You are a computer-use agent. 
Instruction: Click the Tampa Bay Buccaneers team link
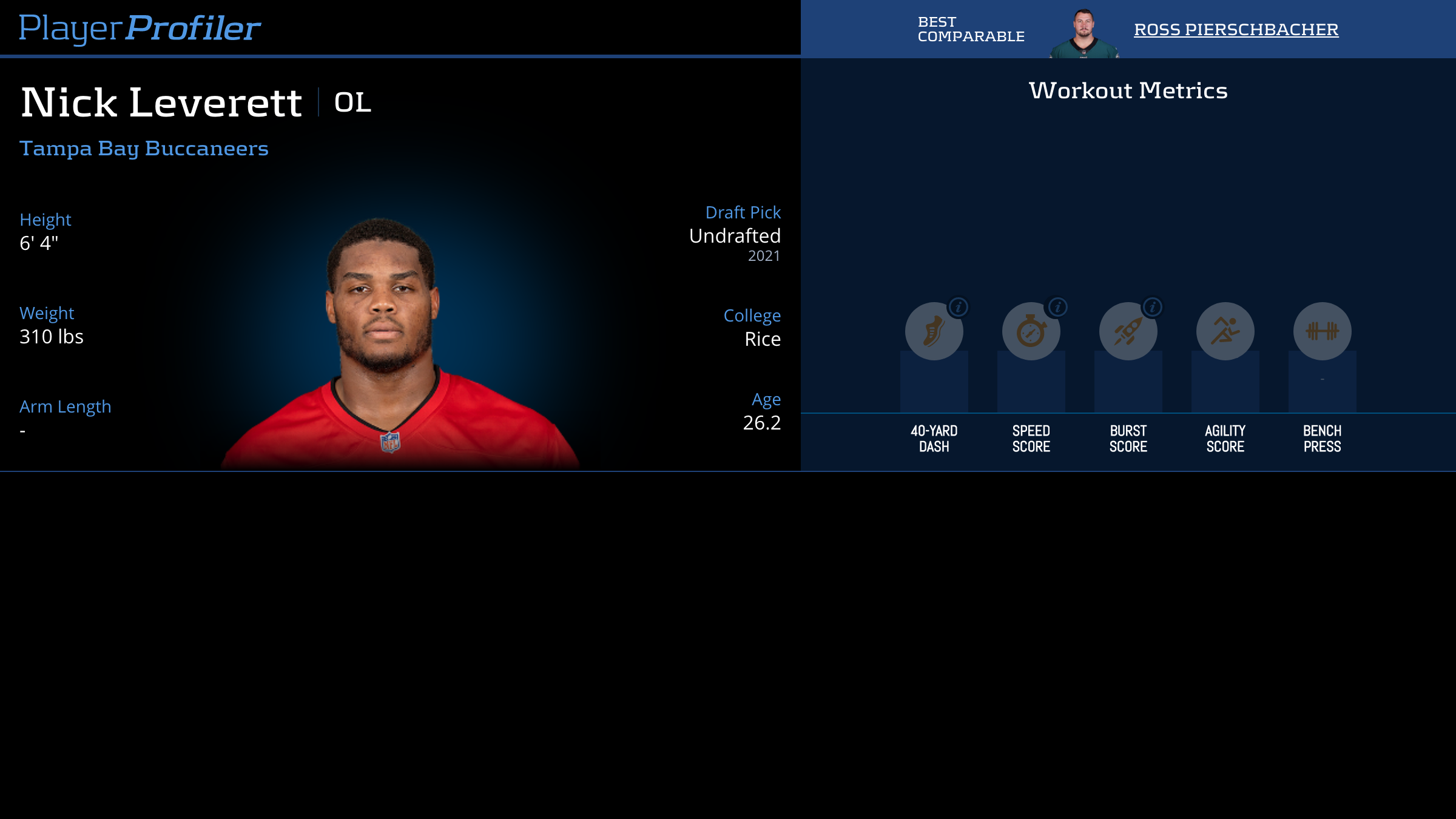coord(143,147)
